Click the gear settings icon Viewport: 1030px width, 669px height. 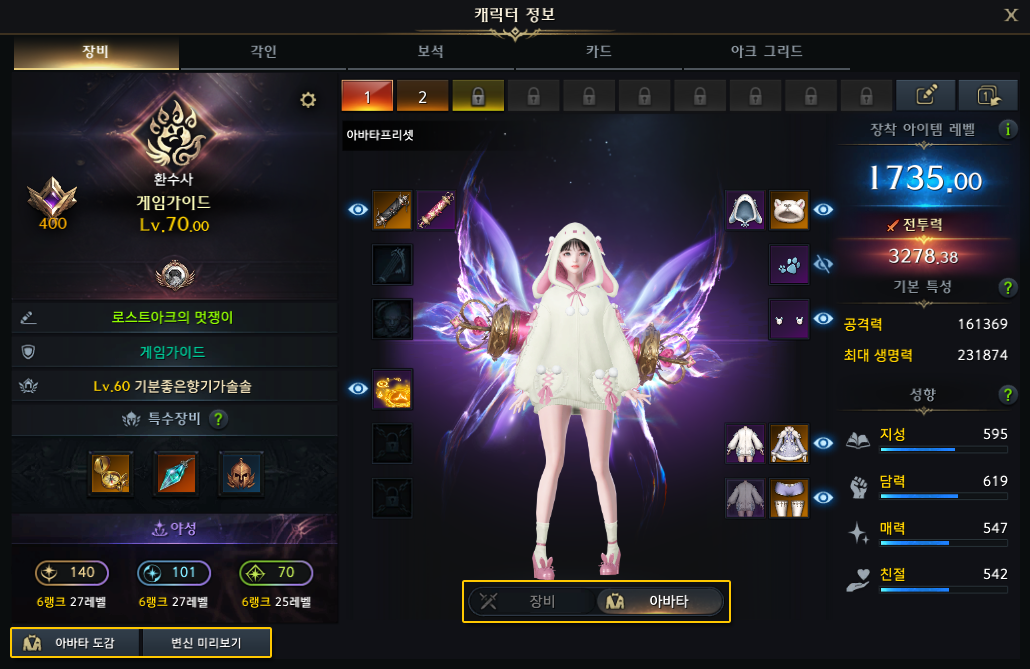click(x=308, y=99)
